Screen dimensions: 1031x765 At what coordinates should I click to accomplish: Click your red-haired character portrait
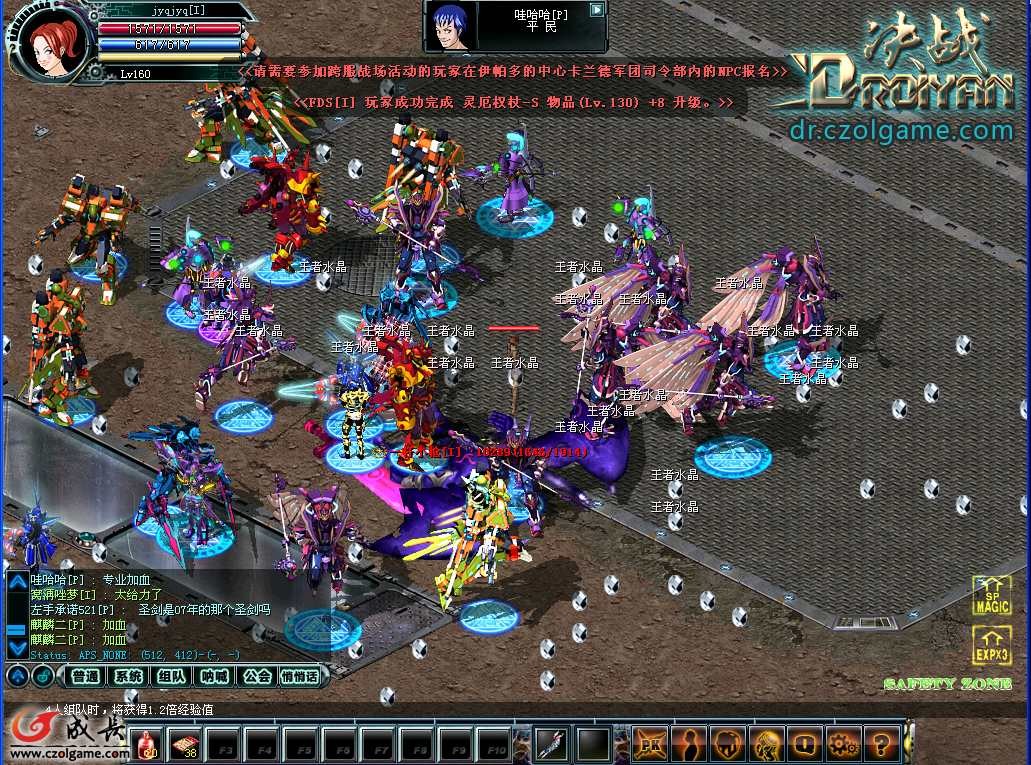click(50, 42)
